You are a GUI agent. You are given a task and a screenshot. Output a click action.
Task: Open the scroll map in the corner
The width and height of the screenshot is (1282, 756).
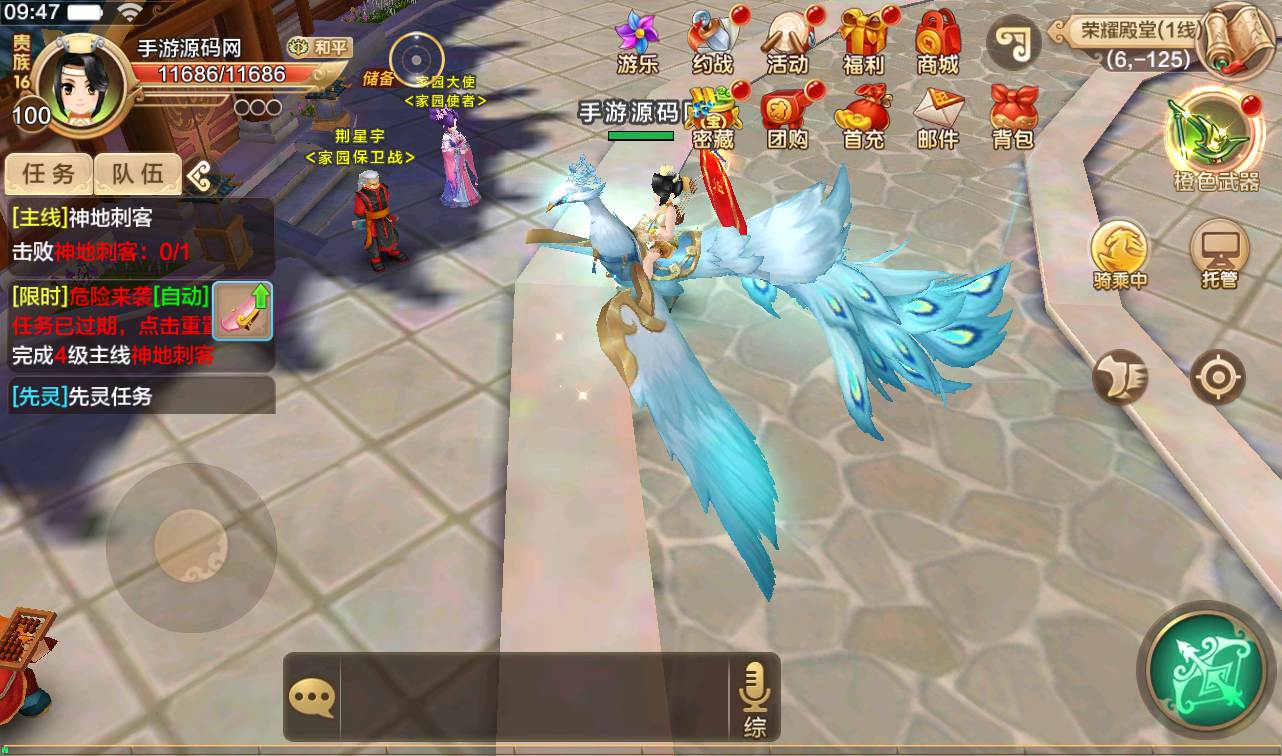(x=1236, y=40)
